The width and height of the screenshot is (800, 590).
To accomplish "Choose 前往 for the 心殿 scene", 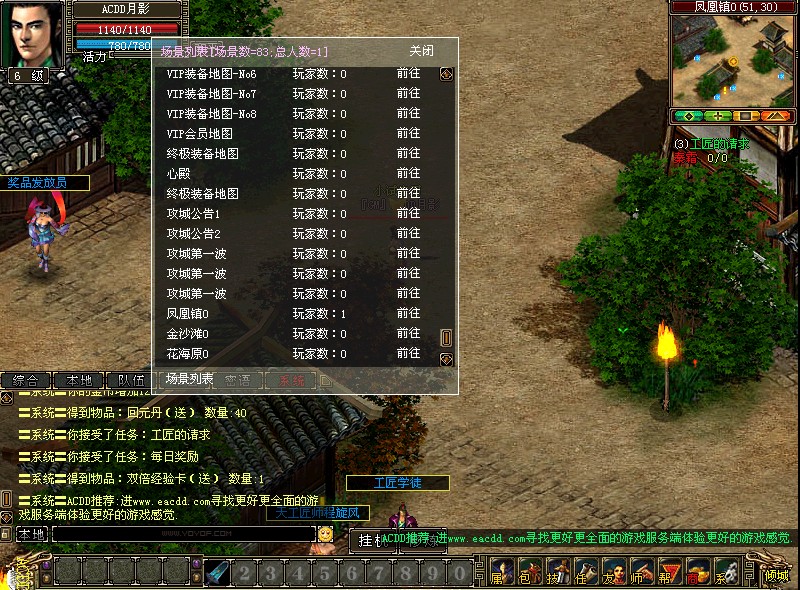I will [408, 174].
